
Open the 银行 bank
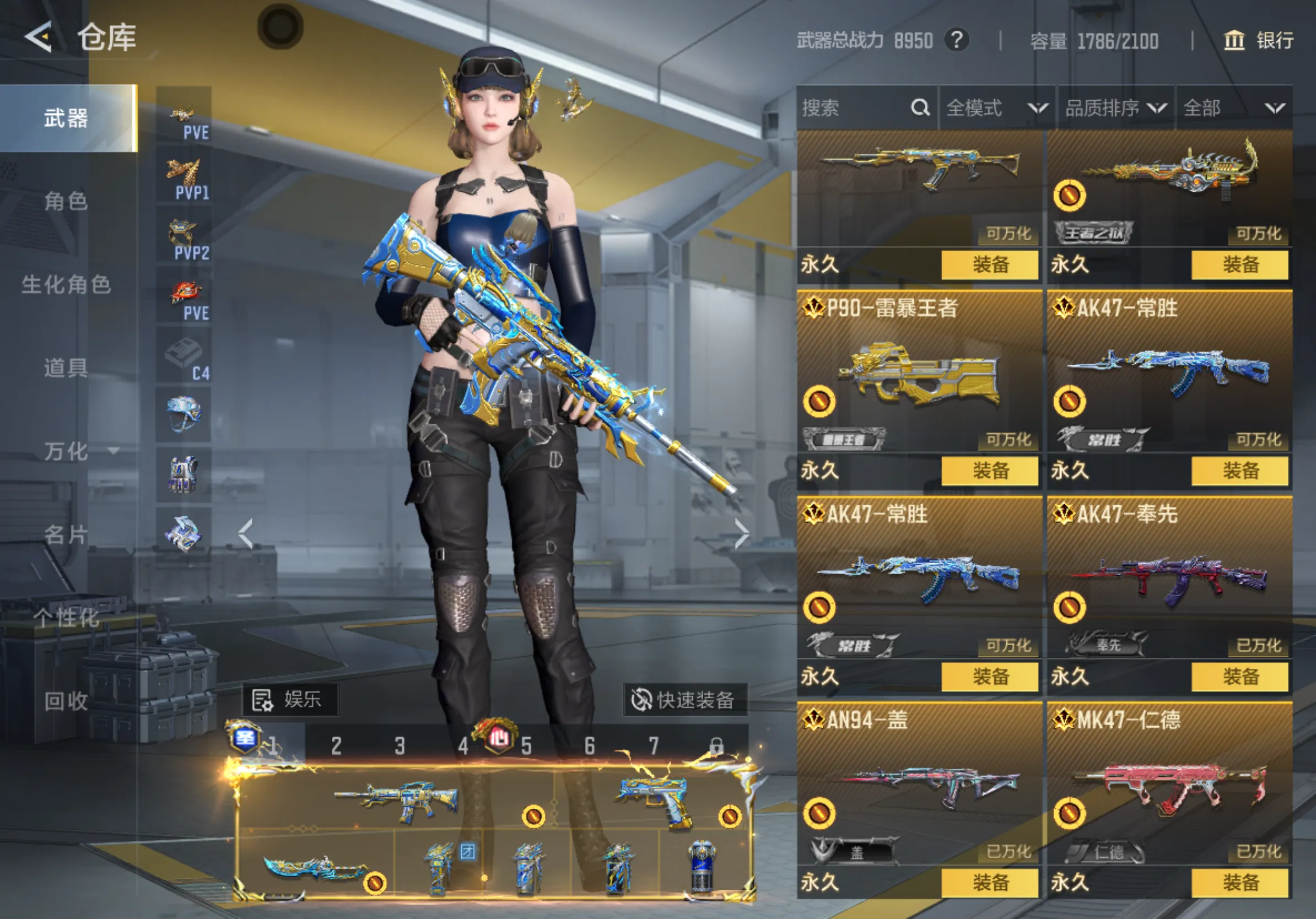[1259, 40]
